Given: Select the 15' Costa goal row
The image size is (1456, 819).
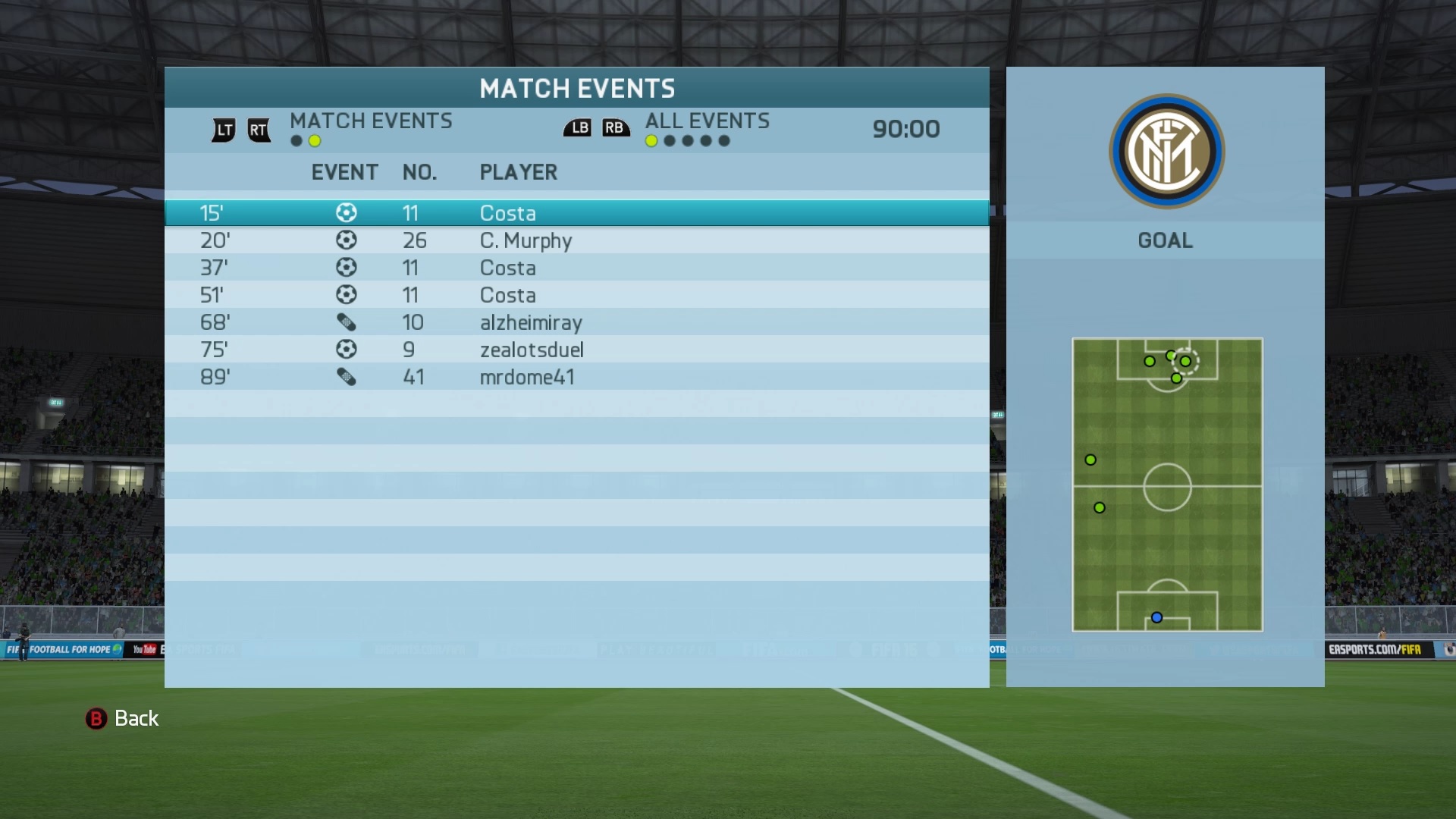Looking at the screenshot, I should (x=576, y=213).
